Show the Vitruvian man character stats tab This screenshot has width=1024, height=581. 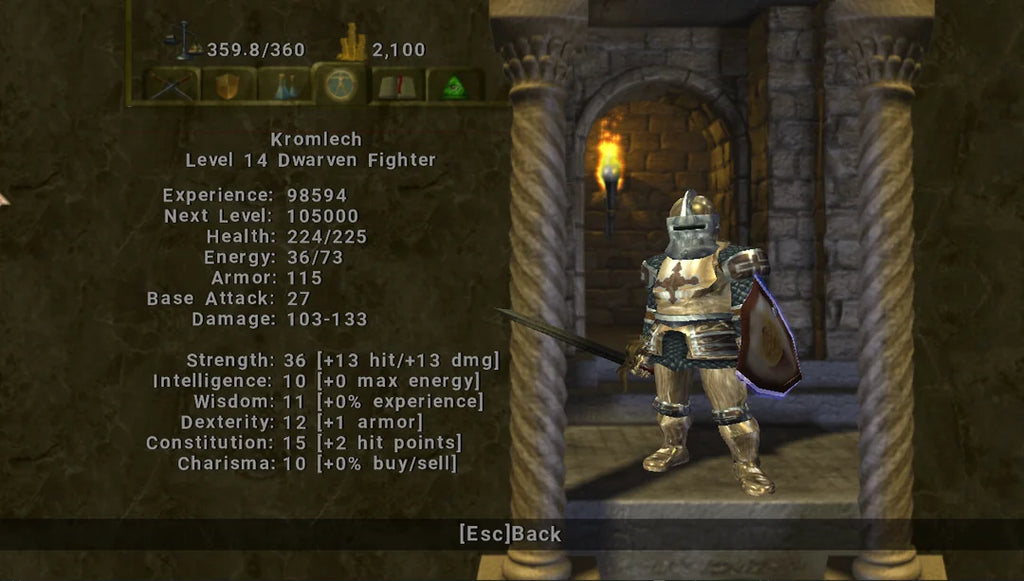click(x=340, y=84)
